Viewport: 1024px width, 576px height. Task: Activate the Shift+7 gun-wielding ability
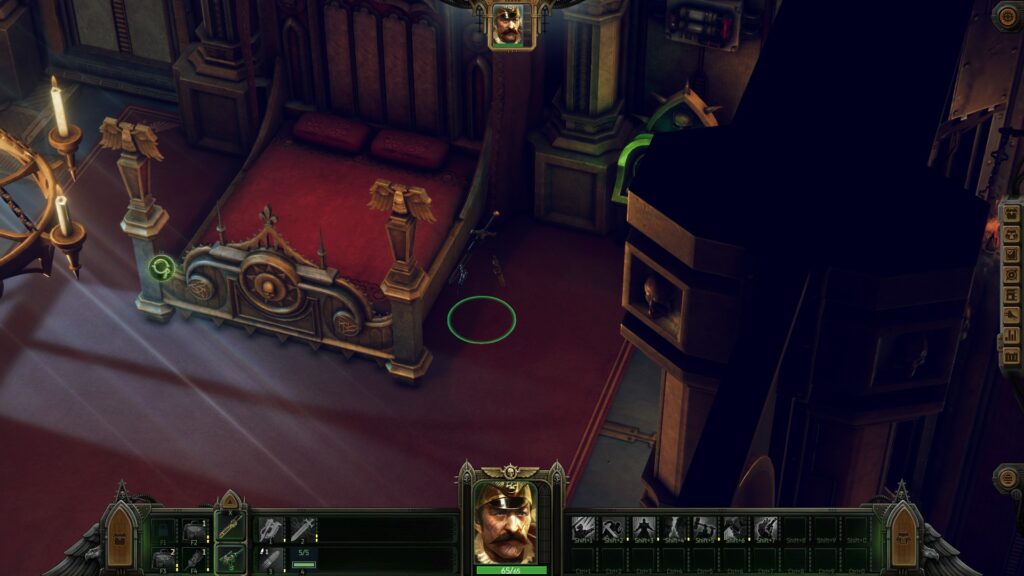point(766,528)
